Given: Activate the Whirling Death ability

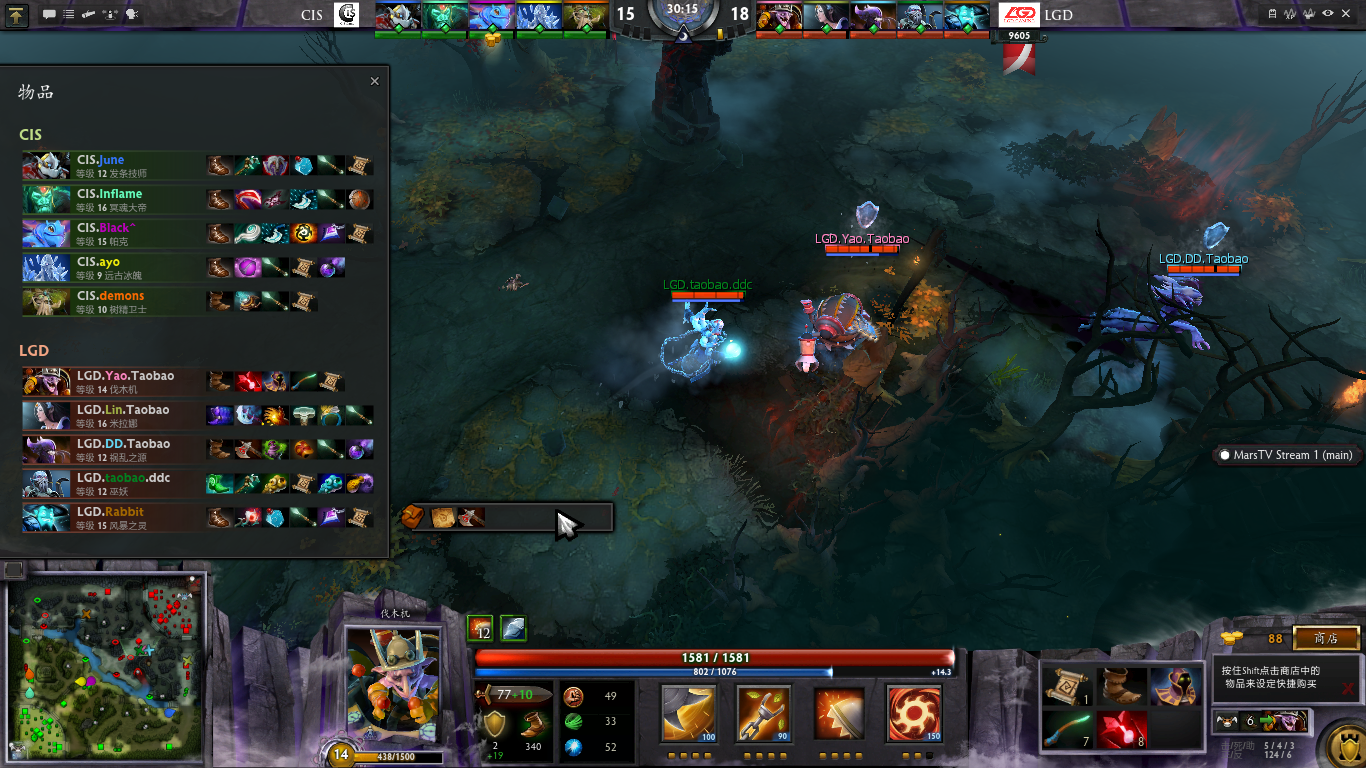Looking at the screenshot, I should point(689,713).
